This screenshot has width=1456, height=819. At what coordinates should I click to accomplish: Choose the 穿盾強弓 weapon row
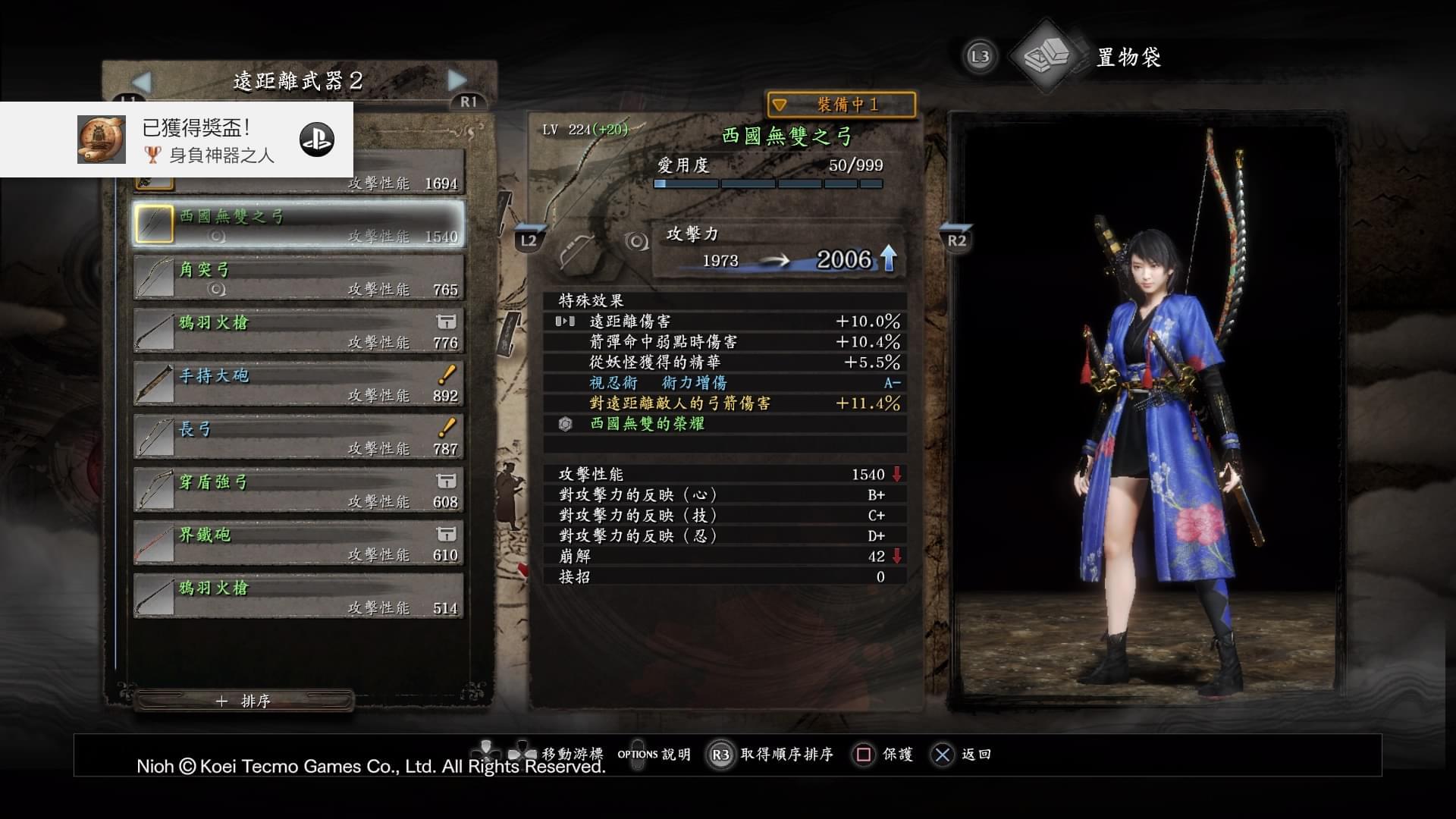tap(299, 491)
